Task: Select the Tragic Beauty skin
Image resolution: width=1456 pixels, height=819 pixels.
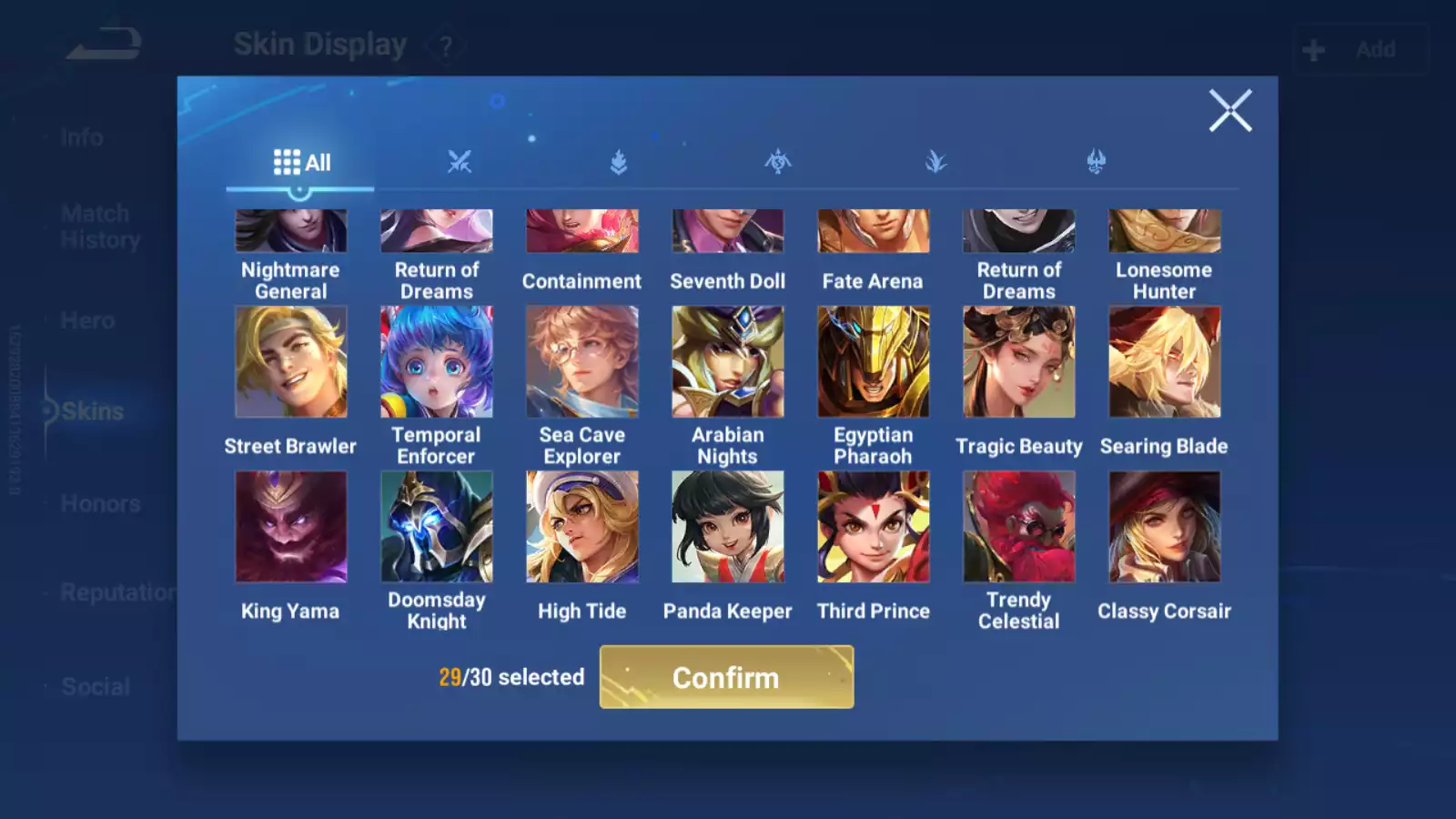Action: [1018, 362]
